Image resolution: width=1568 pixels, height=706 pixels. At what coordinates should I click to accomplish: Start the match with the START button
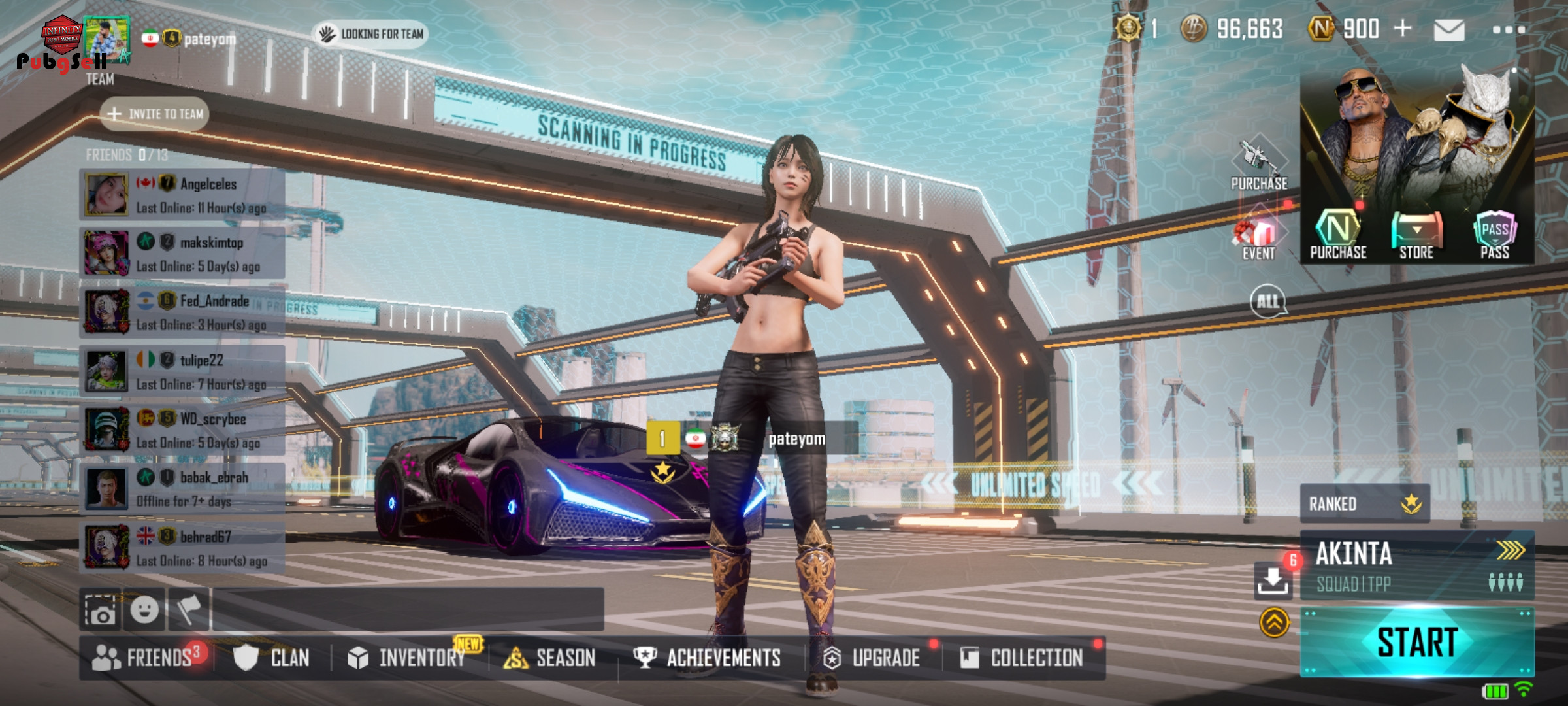(1416, 642)
